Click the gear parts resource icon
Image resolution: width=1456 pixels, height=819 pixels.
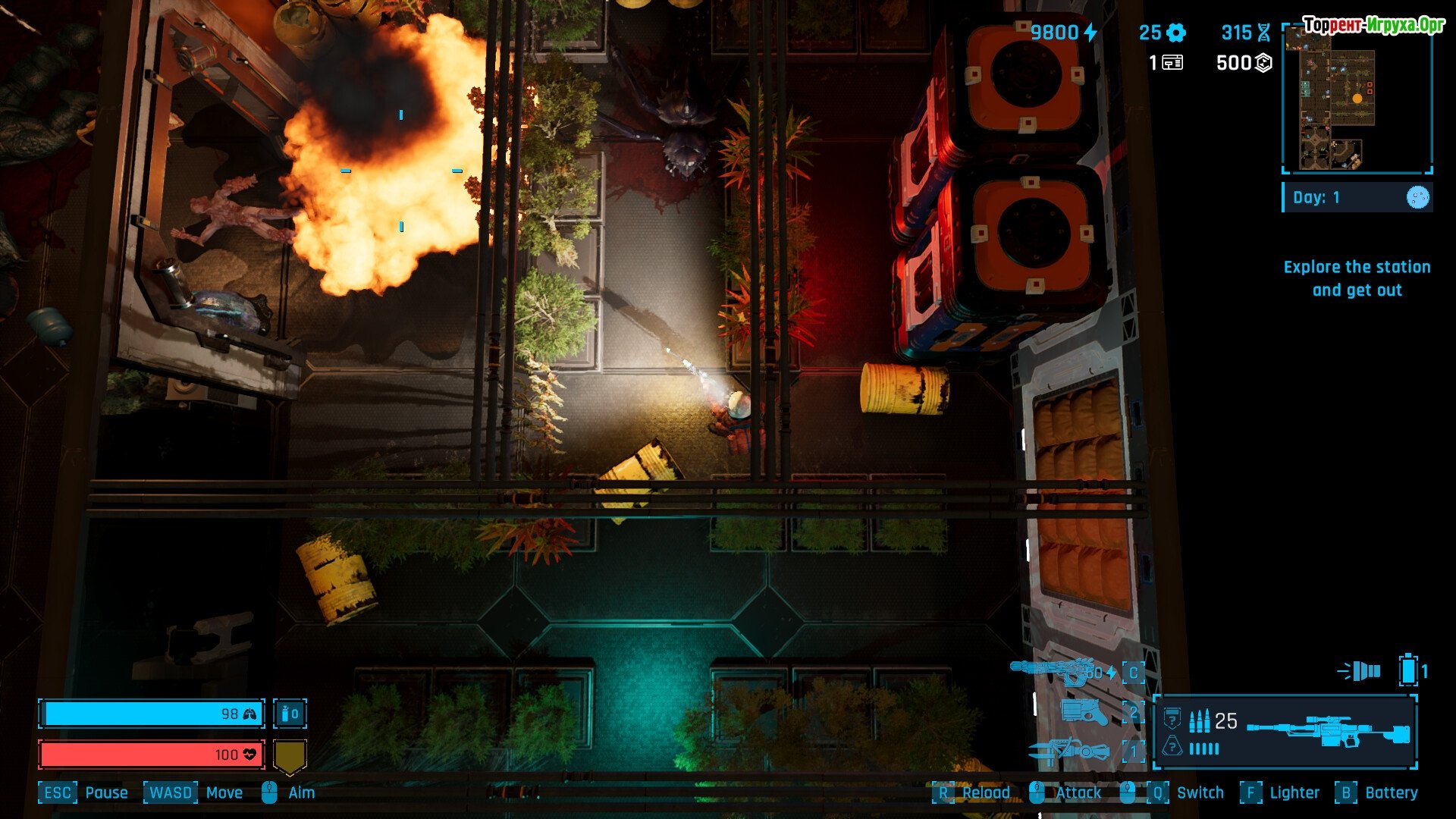(1176, 33)
